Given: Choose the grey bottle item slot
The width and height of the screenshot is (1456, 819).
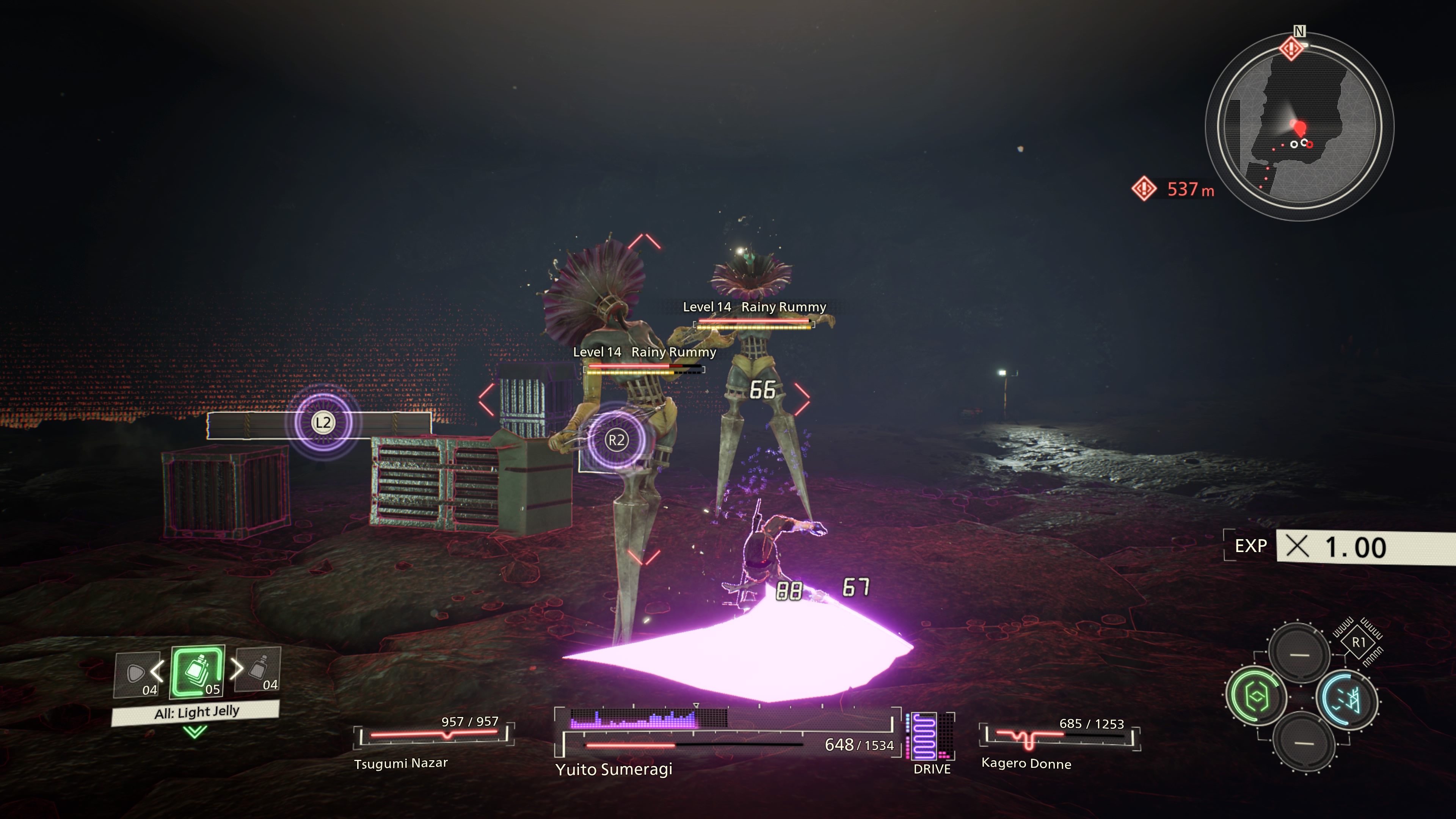Looking at the screenshot, I should 258,670.
